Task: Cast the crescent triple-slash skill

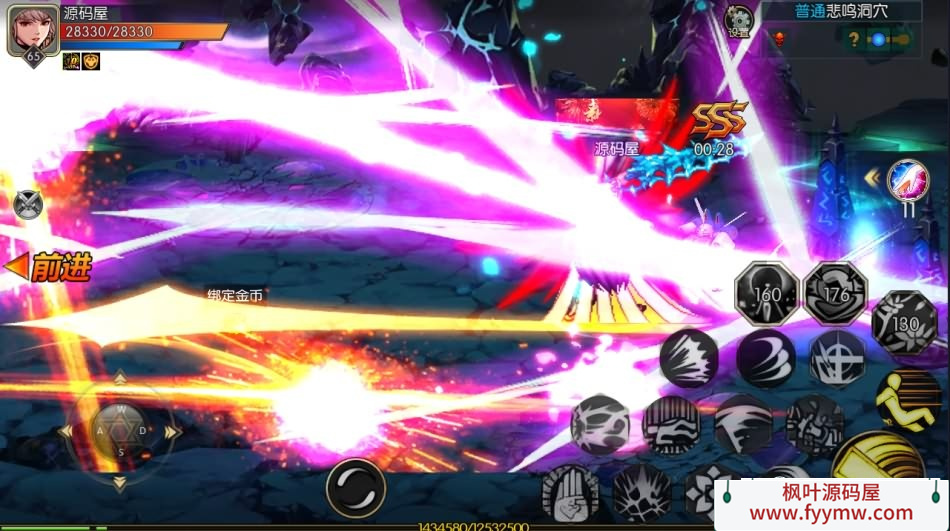Action: click(766, 358)
